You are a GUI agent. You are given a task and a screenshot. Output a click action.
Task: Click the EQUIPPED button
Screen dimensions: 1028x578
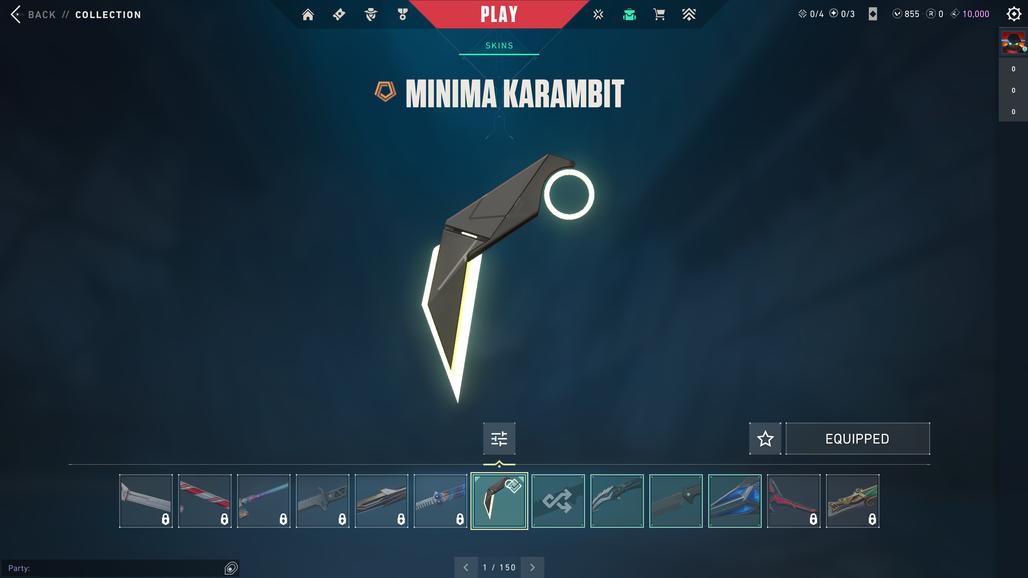click(x=857, y=439)
